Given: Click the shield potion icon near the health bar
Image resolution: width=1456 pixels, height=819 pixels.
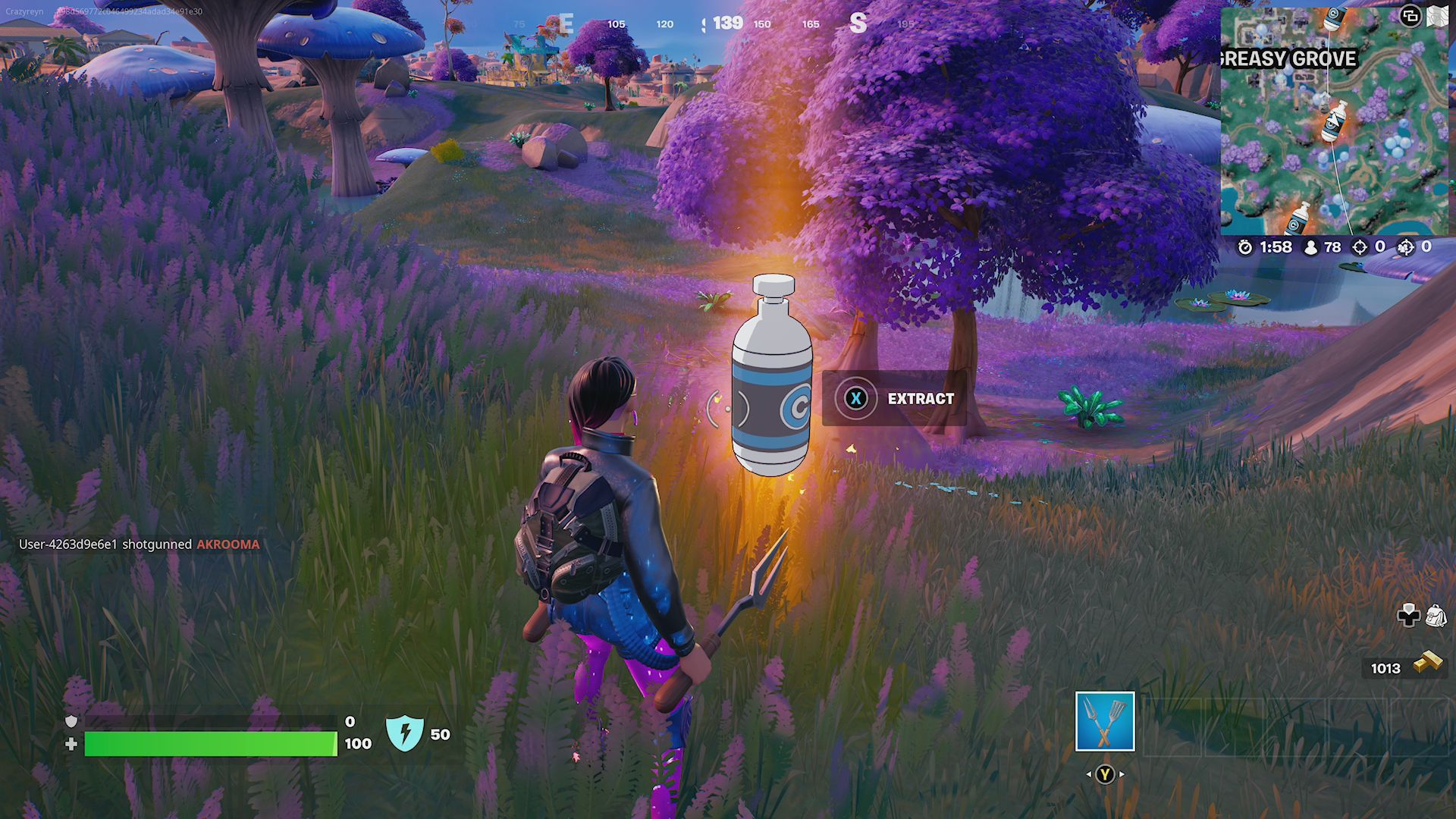Looking at the screenshot, I should (x=406, y=733).
